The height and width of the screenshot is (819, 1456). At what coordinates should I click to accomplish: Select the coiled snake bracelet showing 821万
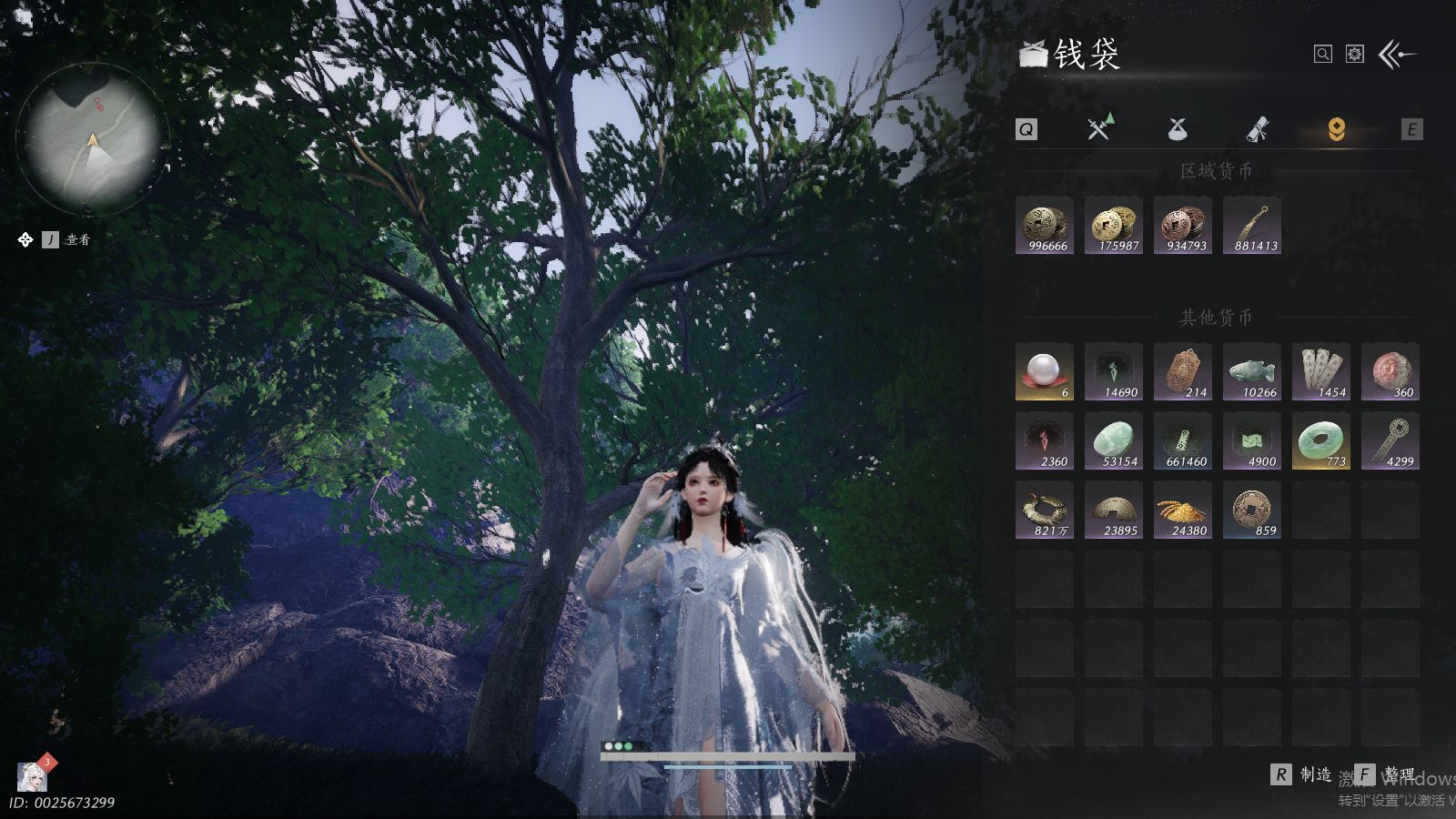(x=1045, y=511)
